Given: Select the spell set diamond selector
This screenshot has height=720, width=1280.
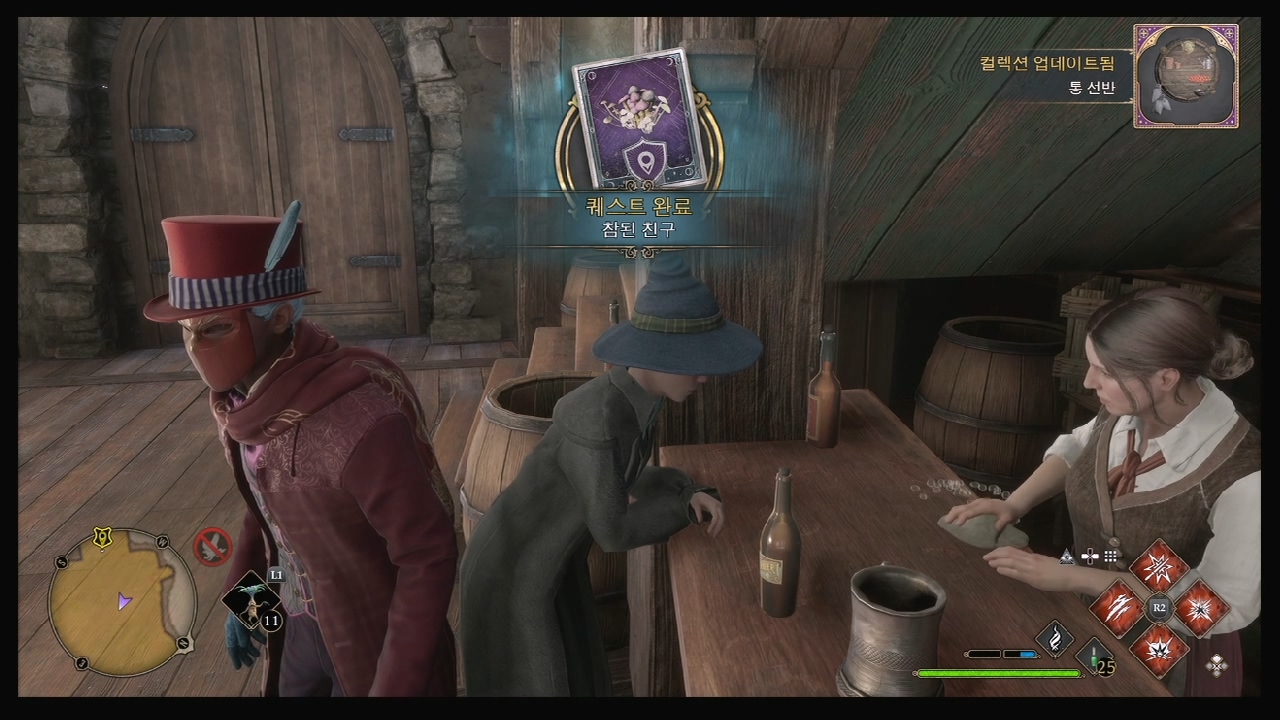Looking at the screenshot, I should (1217, 664).
